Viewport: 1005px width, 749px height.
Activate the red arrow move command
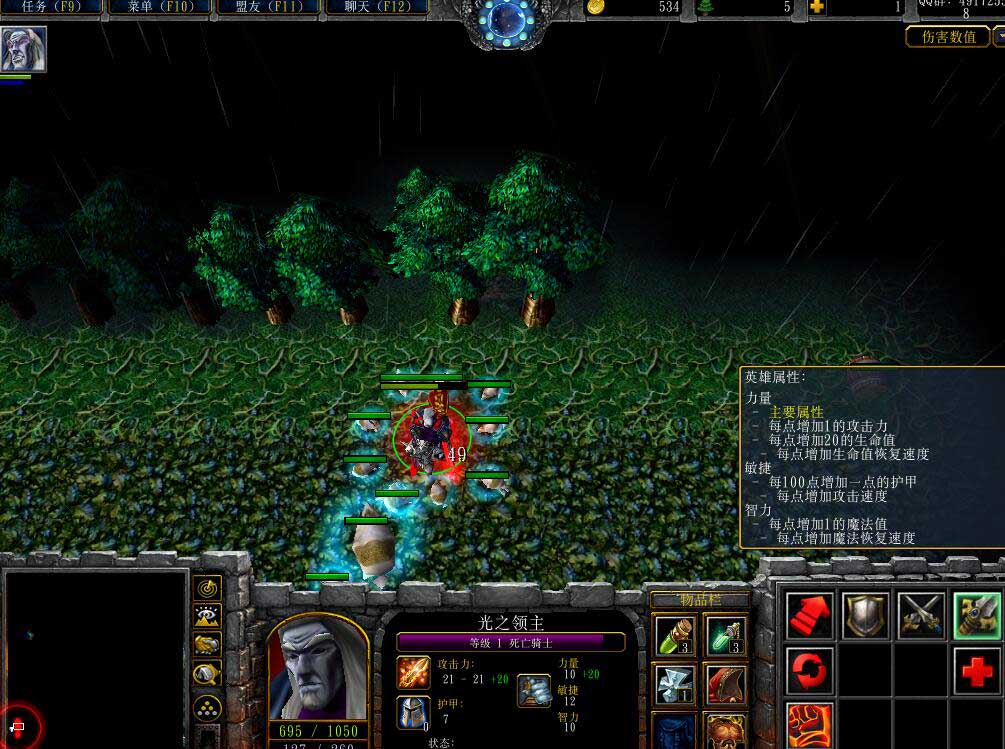pos(809,616)
